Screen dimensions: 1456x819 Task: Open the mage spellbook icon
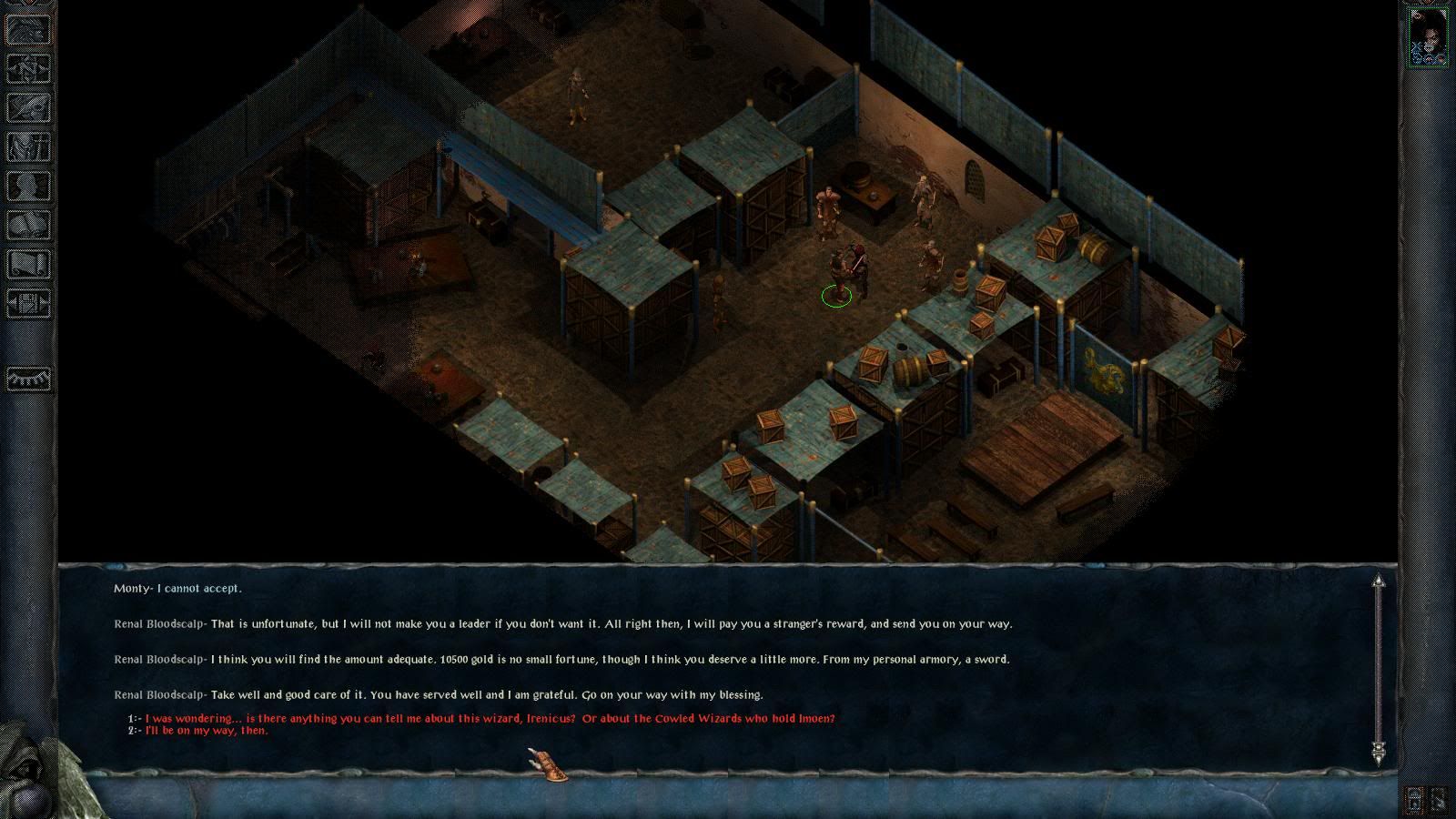click(28, 225)
